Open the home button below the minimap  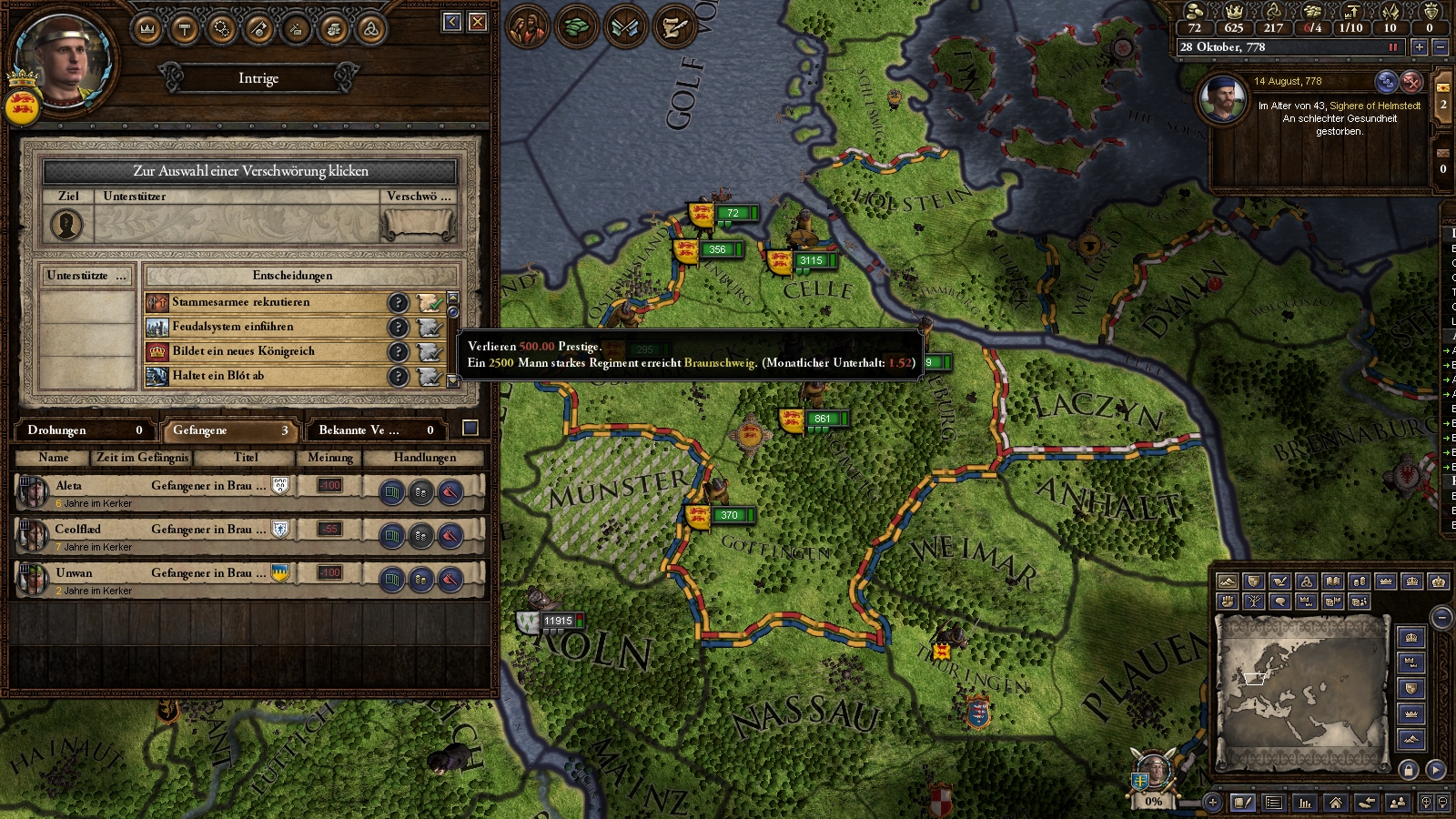pyautogui.click(x=1335, y=803)
